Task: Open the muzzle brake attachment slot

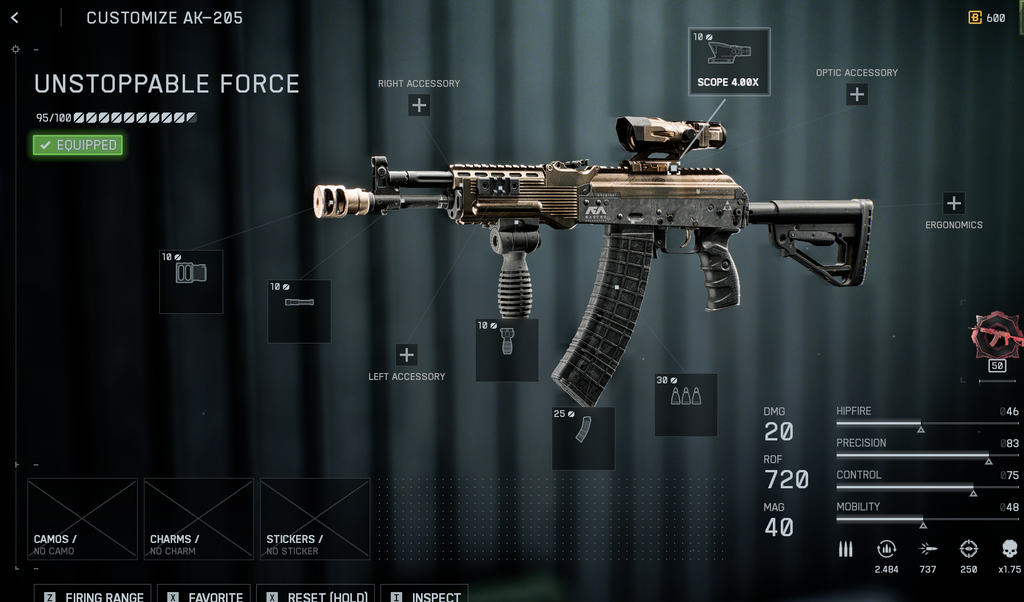Action: (x=191, y=282)
